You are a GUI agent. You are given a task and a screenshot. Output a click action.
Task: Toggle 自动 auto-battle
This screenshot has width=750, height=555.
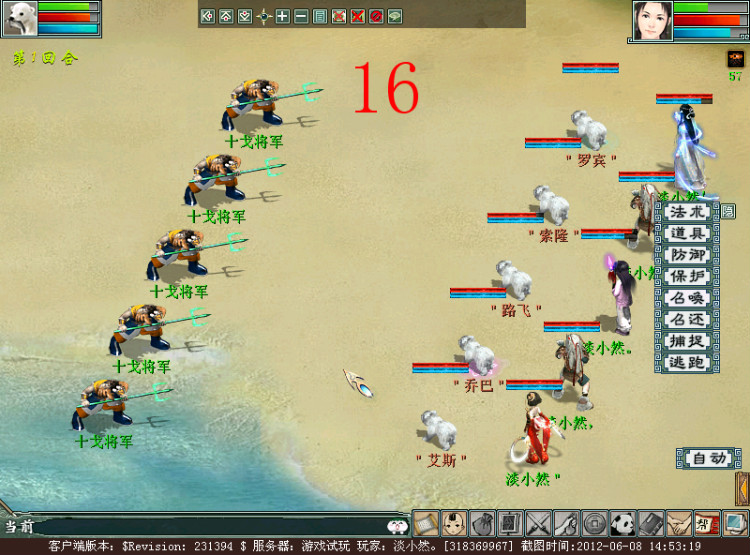[708, 459]
